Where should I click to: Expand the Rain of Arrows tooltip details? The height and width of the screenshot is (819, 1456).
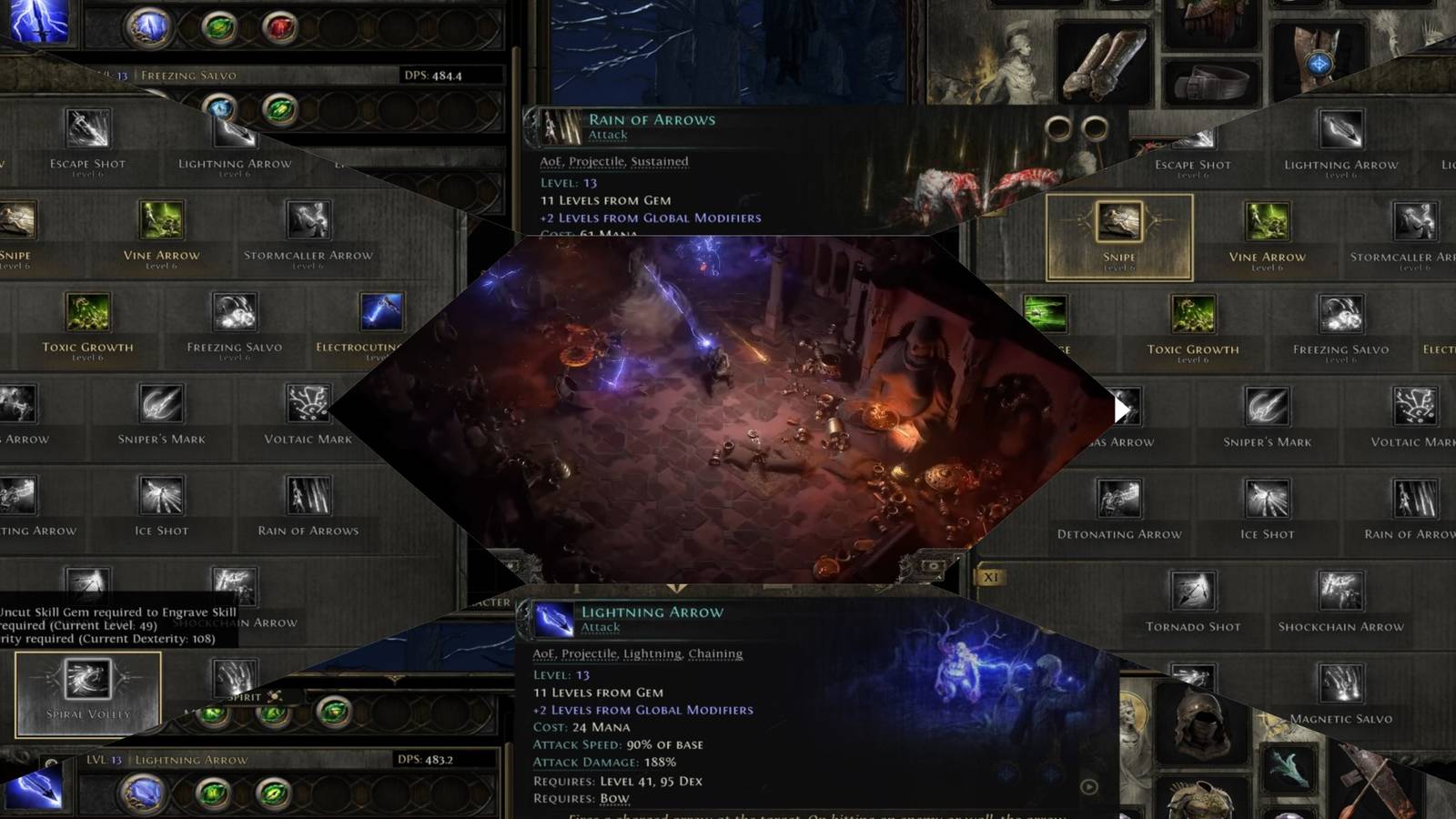[651, 119]
